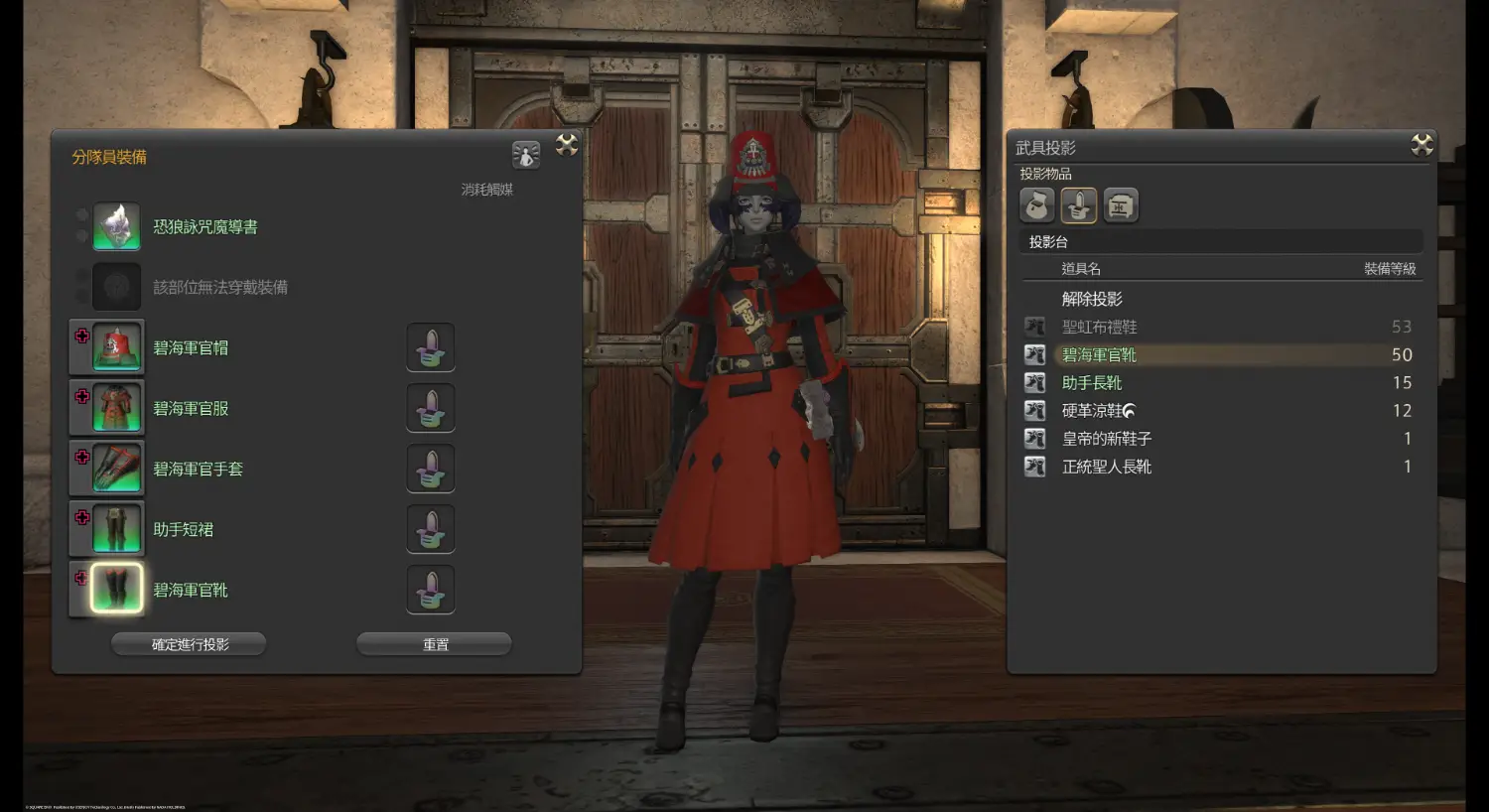Click the glamour prism icon beside 碧海軍官帽
The height and width of the screenshot is (812, 1489).
(x=431, y=348)
